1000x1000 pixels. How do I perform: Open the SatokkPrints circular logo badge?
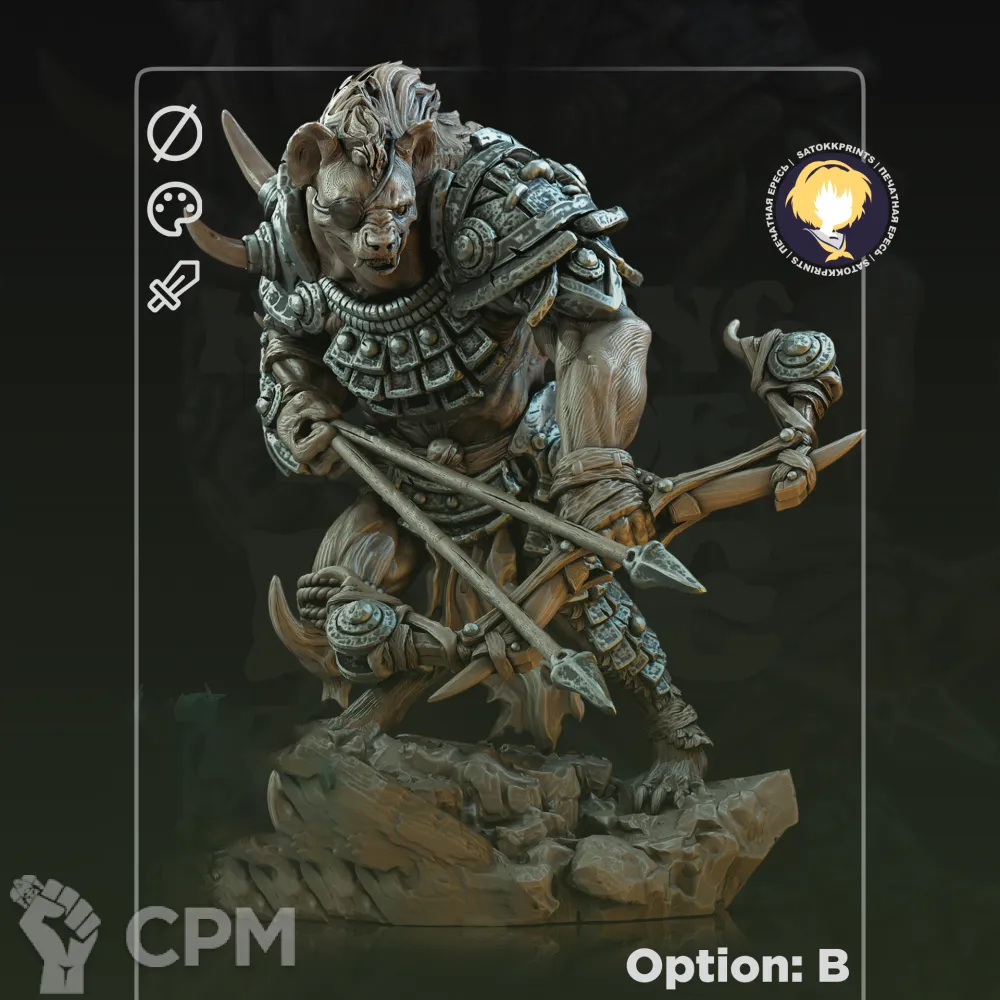click(x=833, y=208)
